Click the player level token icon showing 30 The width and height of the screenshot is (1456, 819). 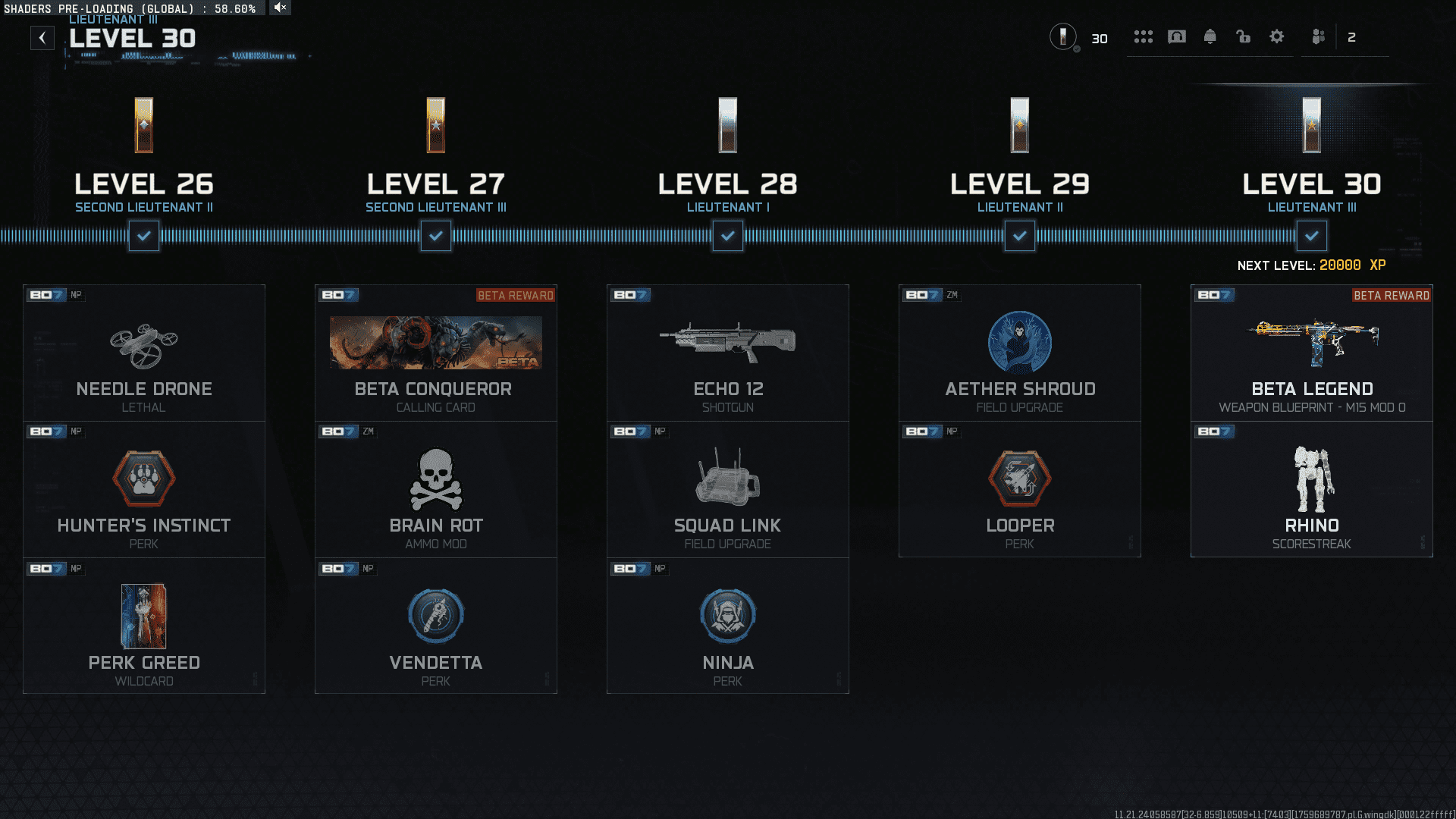coord(1064,37)
